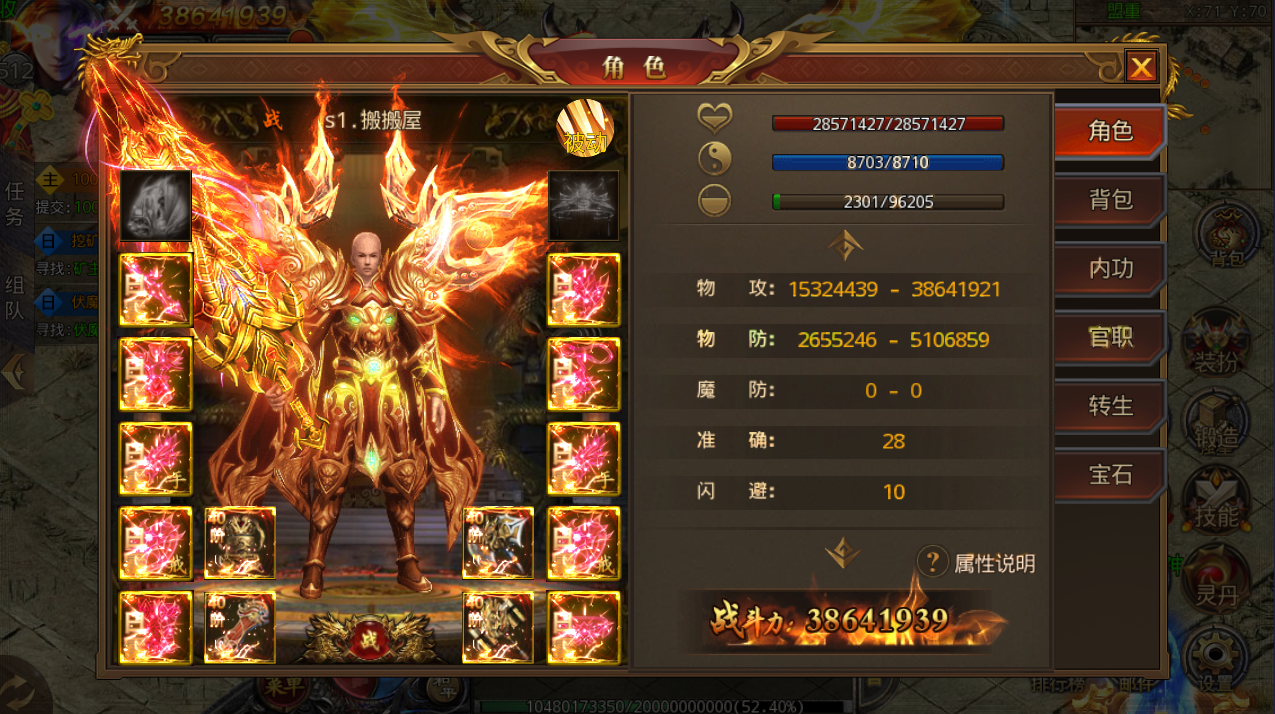Image resolution: width=1275 pixels, height=714 pixels.
Task: Select the 任务 quest side tab
Action: tap(14, 204)
